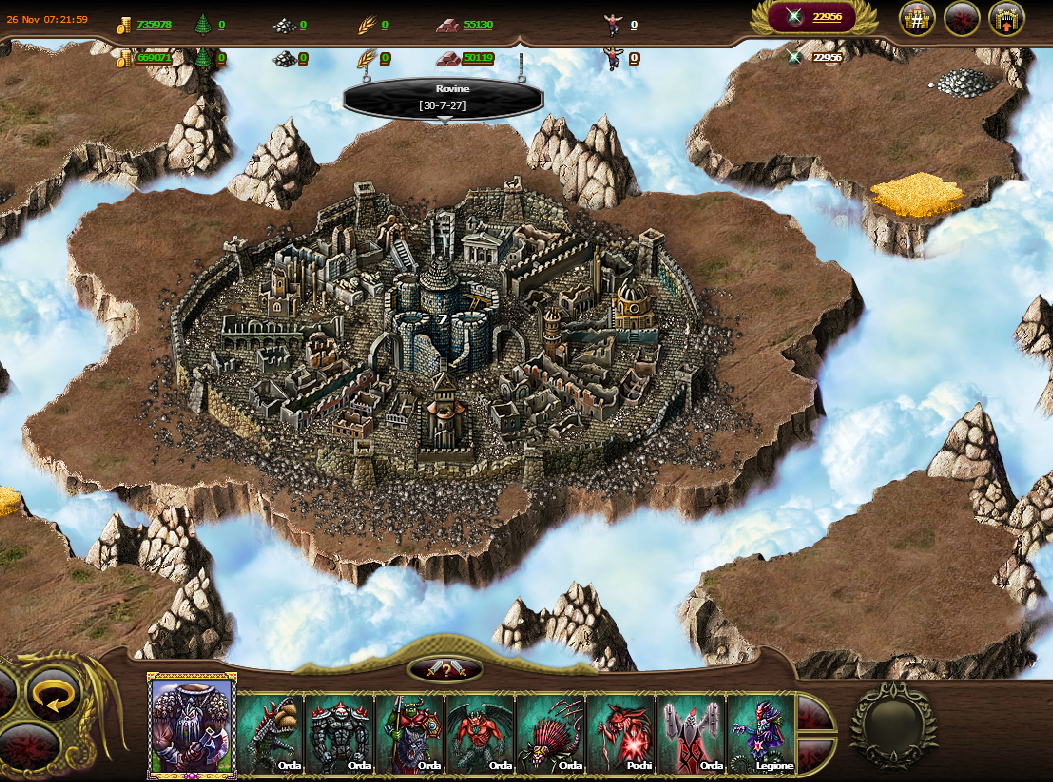Click the stone resource amount 55130
Image resolution: width=1053 pixels, height=782 pixels.
click(x=478, y=24)
